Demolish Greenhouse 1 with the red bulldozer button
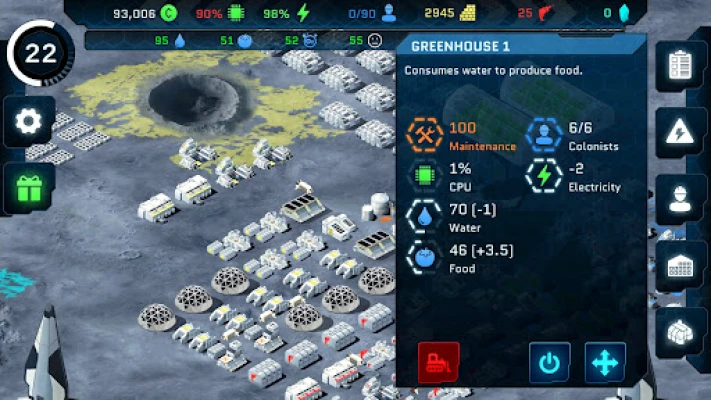This screenshot has height=400, width=711. coord(438,362)
